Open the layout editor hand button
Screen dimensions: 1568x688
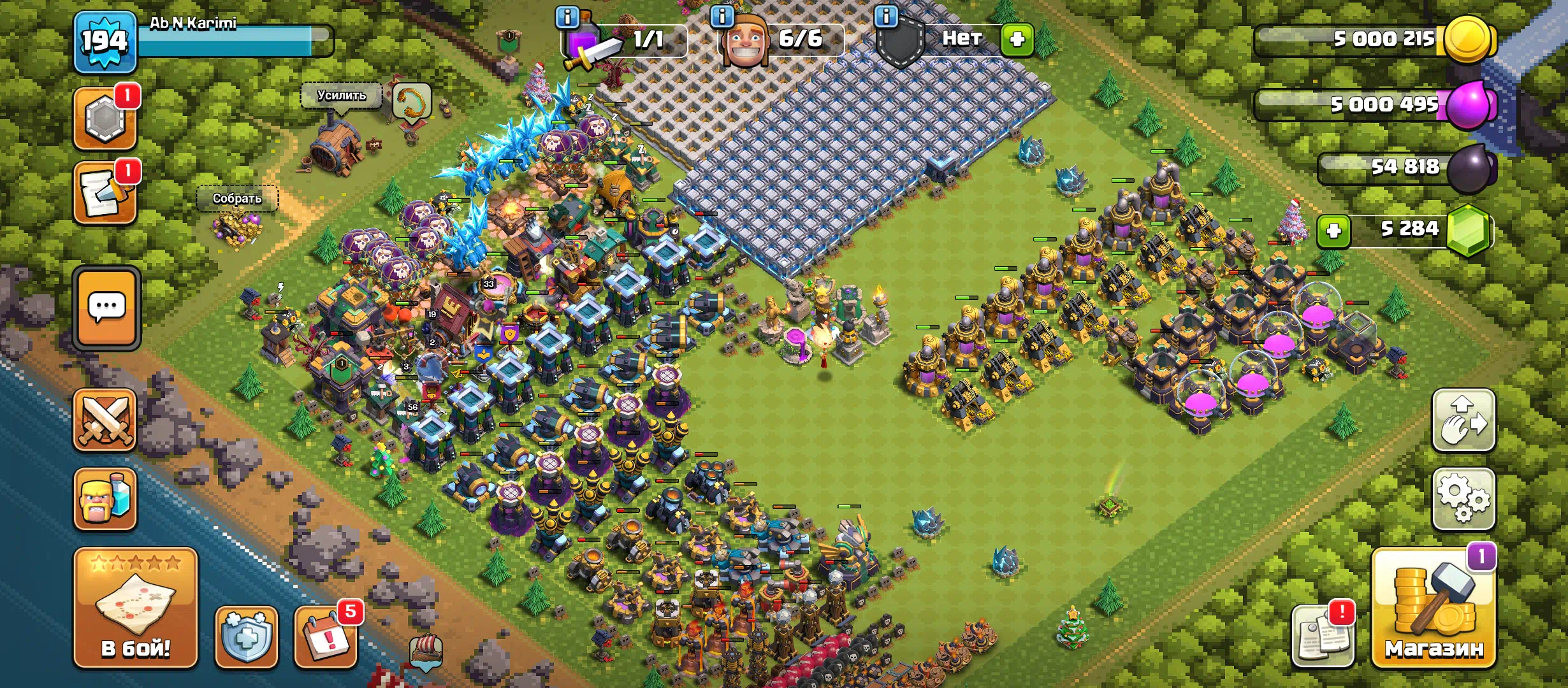coord(1463,420)
